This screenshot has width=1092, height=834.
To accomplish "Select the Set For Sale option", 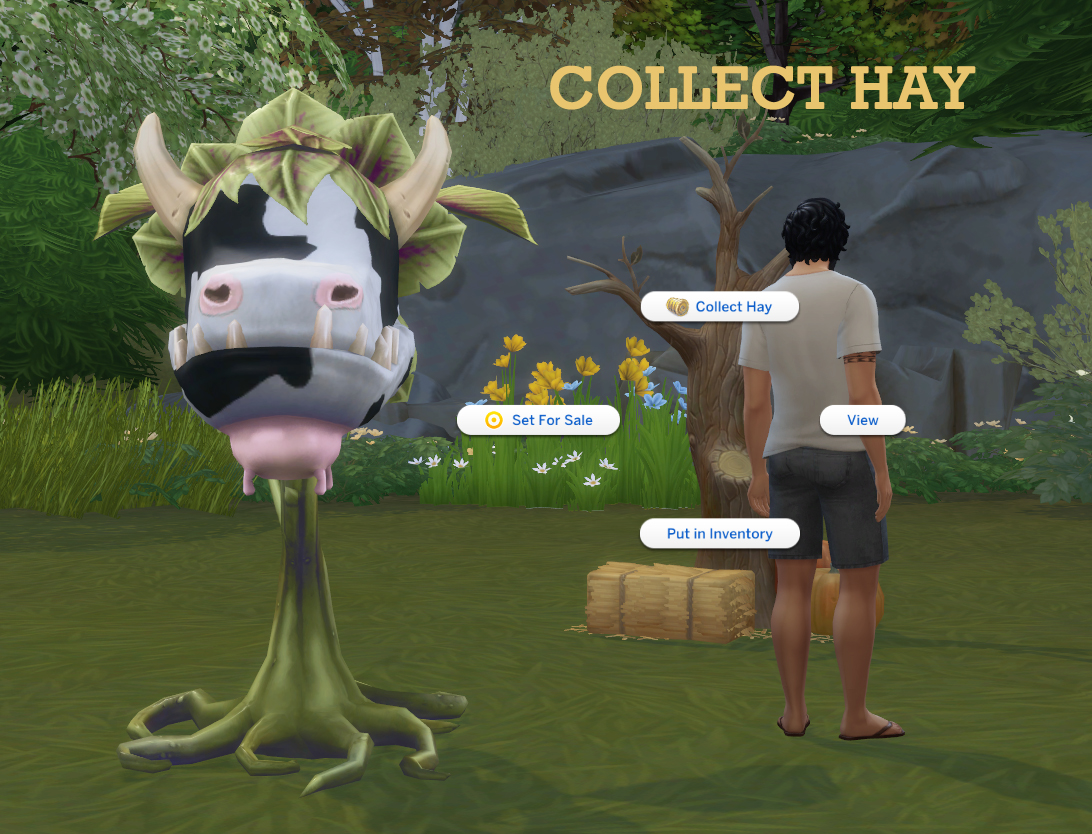I will click(x=539, y=420).
